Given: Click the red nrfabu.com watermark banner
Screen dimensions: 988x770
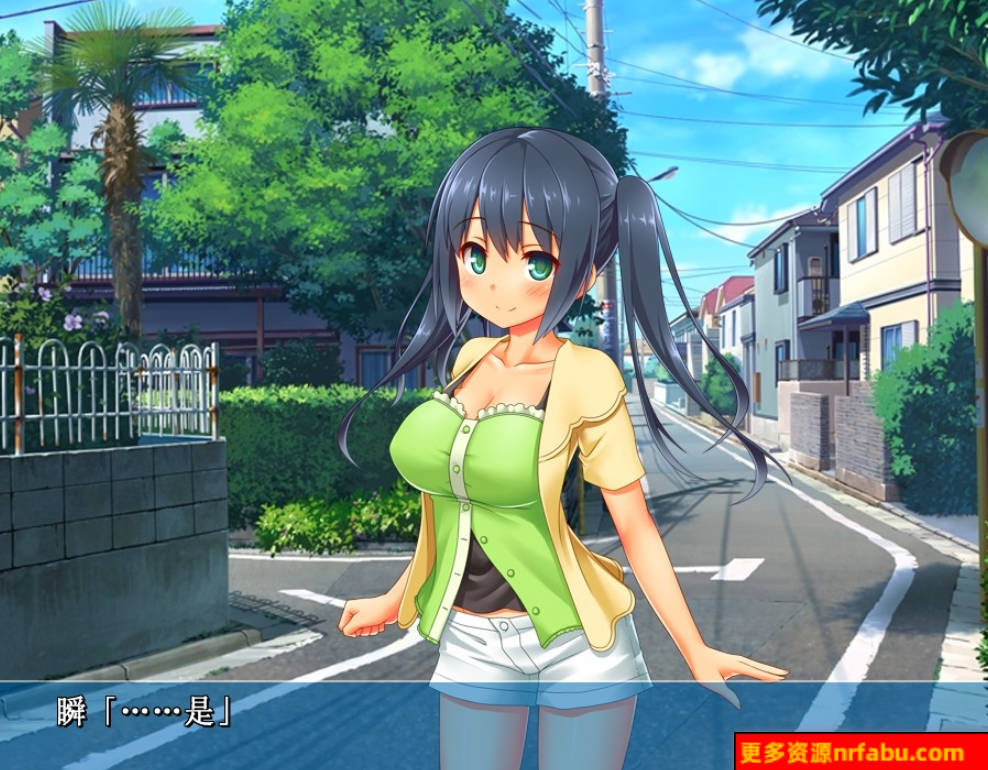Looking at the screenshot, I should click(x=860, y=752).
